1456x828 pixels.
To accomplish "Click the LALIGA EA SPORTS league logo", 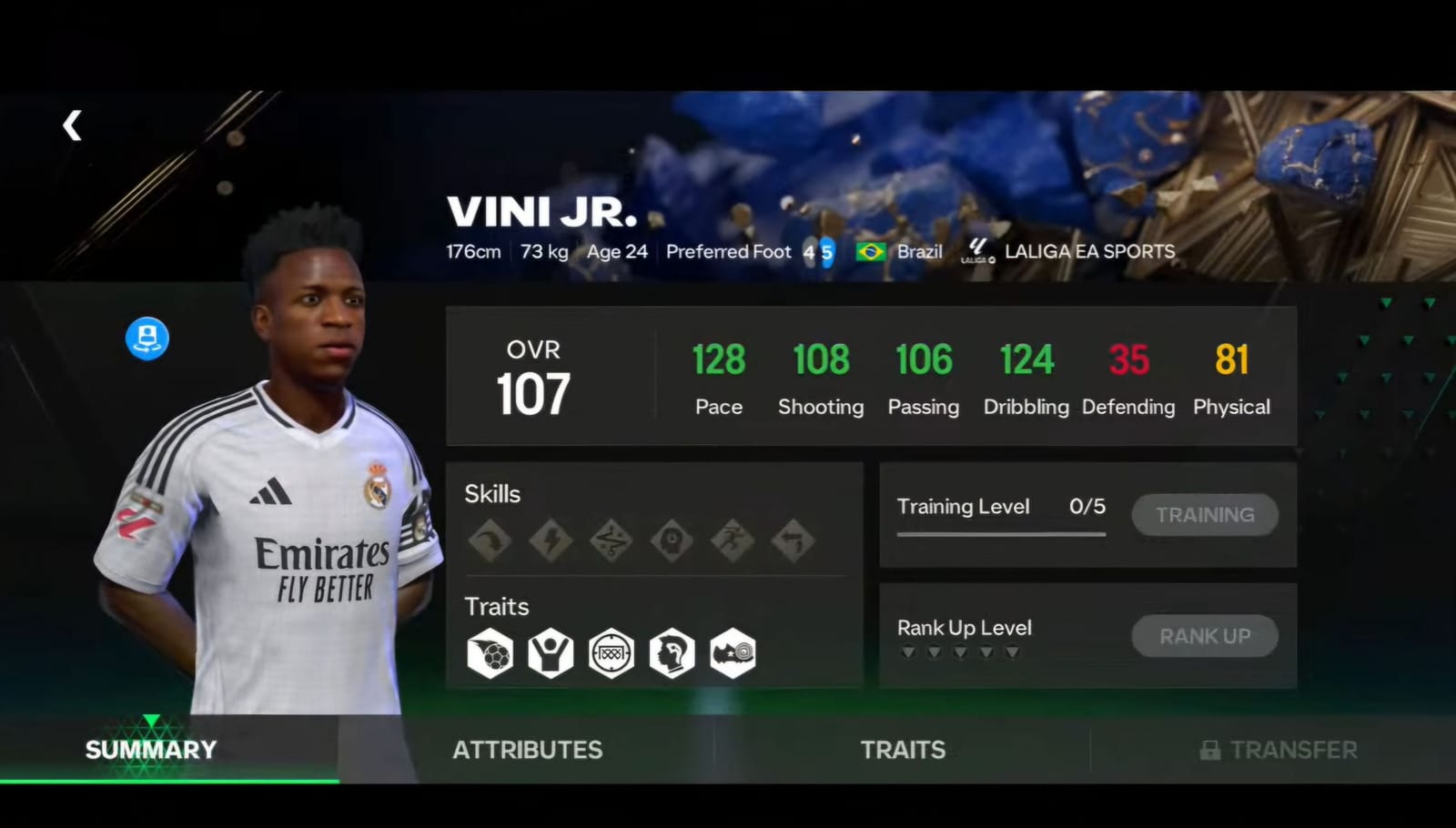I will coord(976,250).
